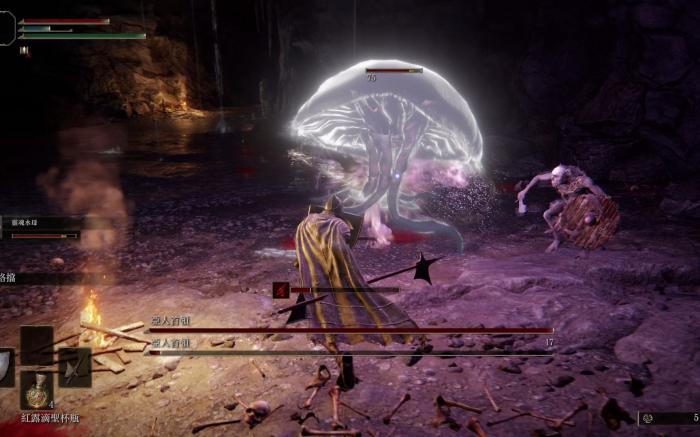This screenshot has height=437, width=700.
Task: Select the right-hand halberd weapon slot
Action: tap(75, 367)
